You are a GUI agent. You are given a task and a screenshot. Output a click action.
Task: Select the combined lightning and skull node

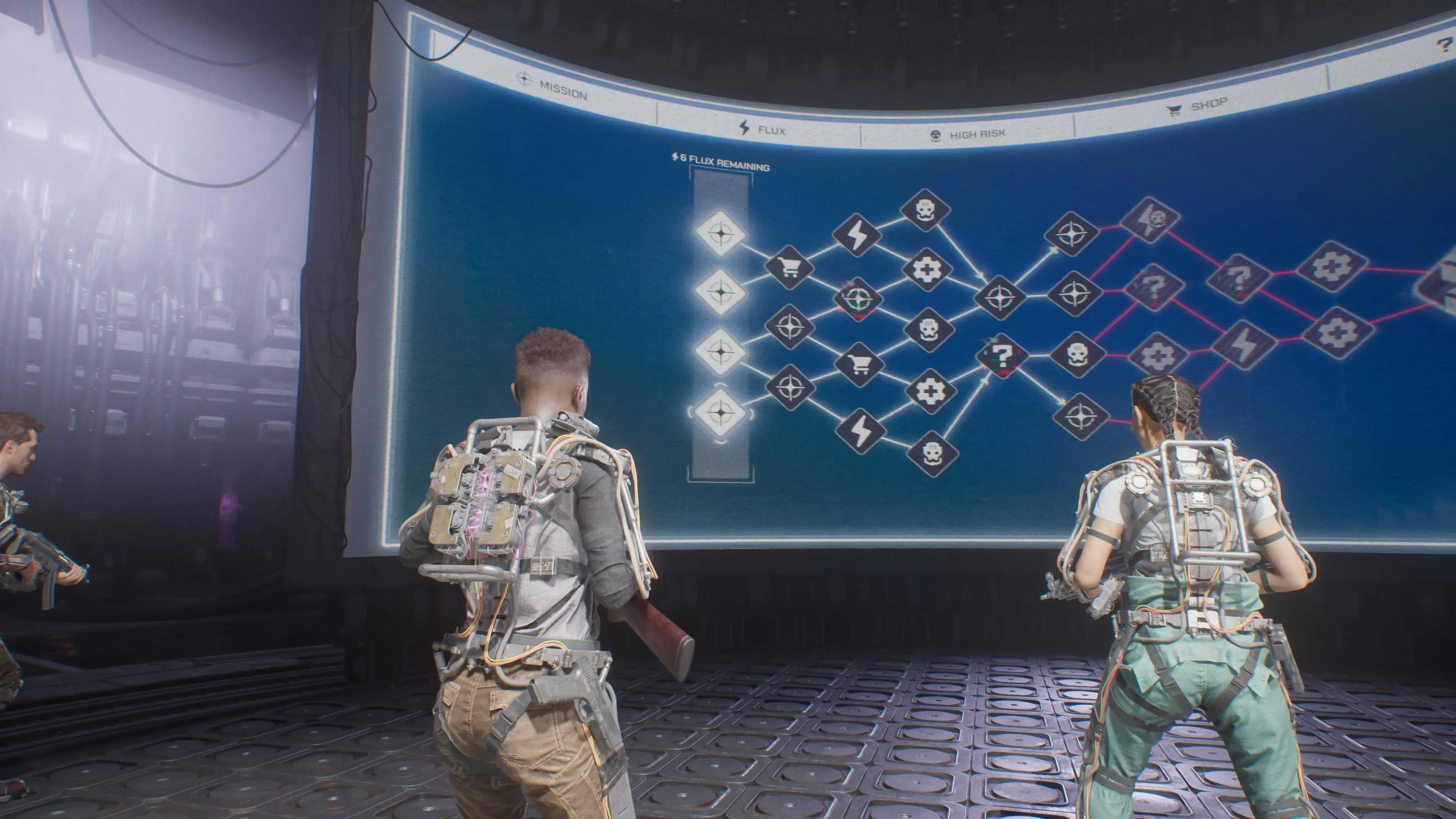1150,219
